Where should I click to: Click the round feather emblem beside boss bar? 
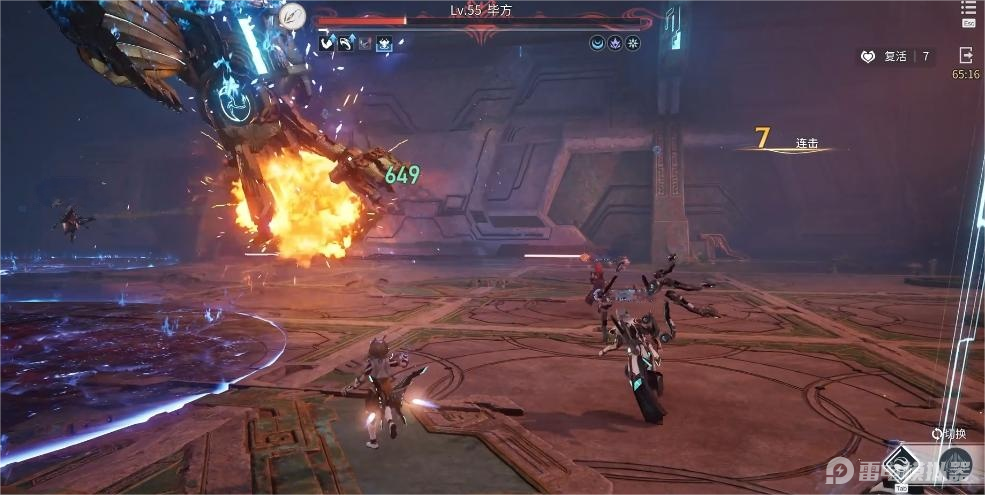[292, 16]
